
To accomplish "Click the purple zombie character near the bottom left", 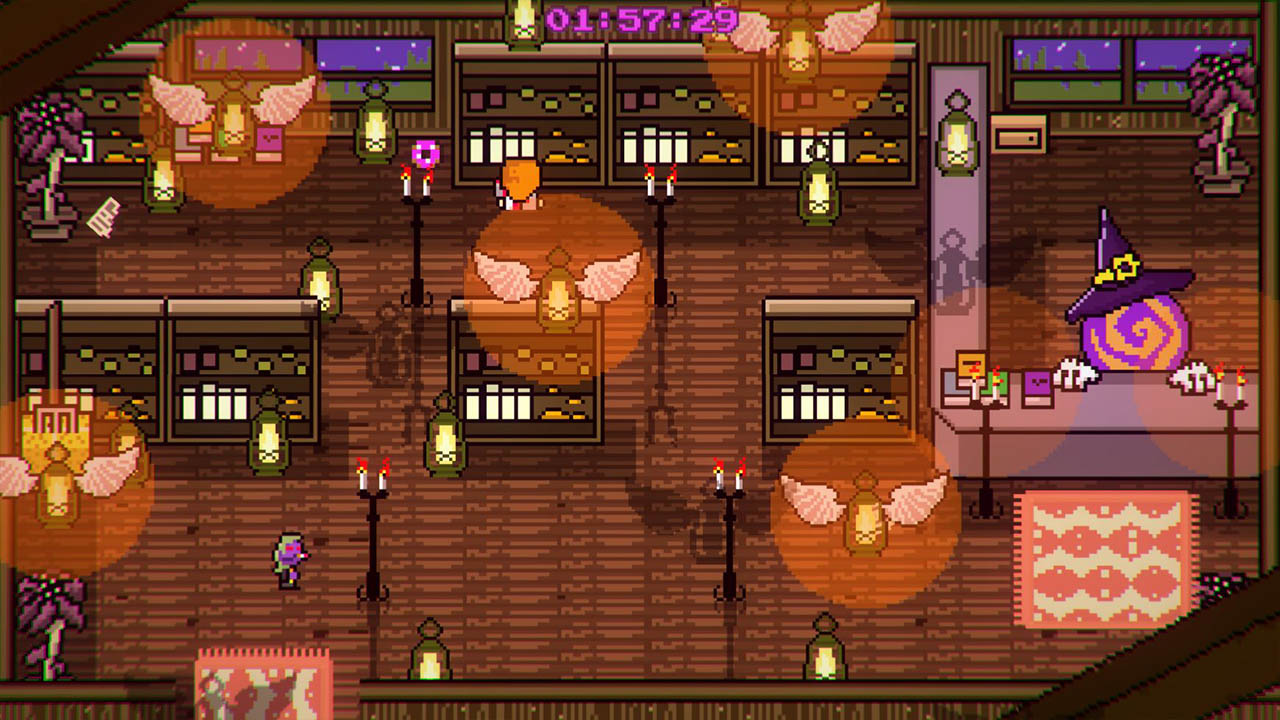I will pos(289,560).
